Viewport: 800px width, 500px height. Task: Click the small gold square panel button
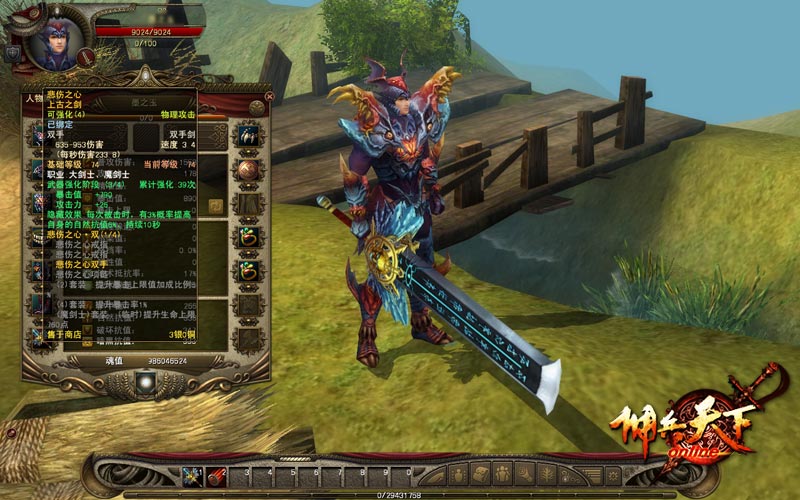tap(215, 205)
